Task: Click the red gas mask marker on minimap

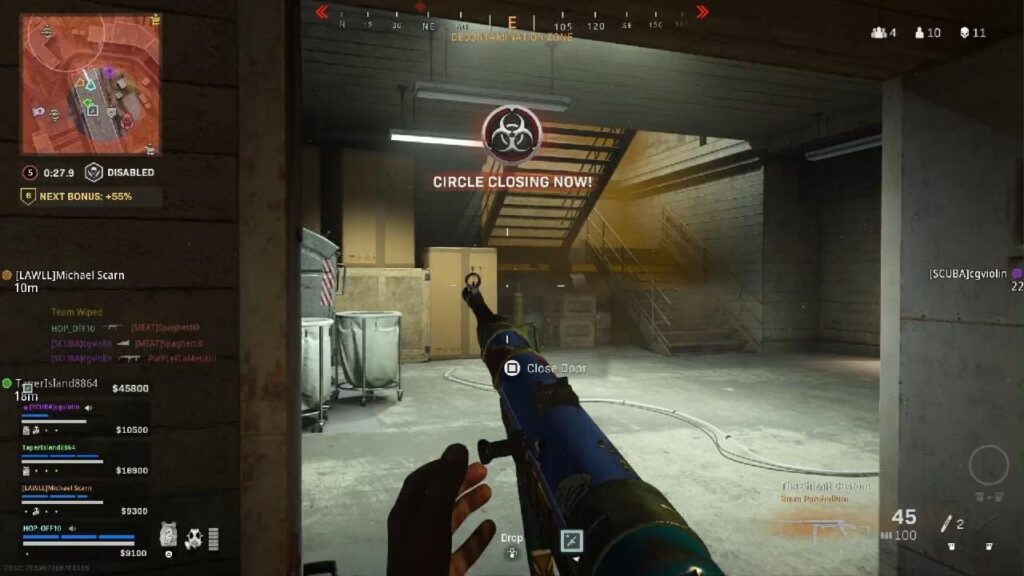Action: pyautogui.click(x=127, y=120)
